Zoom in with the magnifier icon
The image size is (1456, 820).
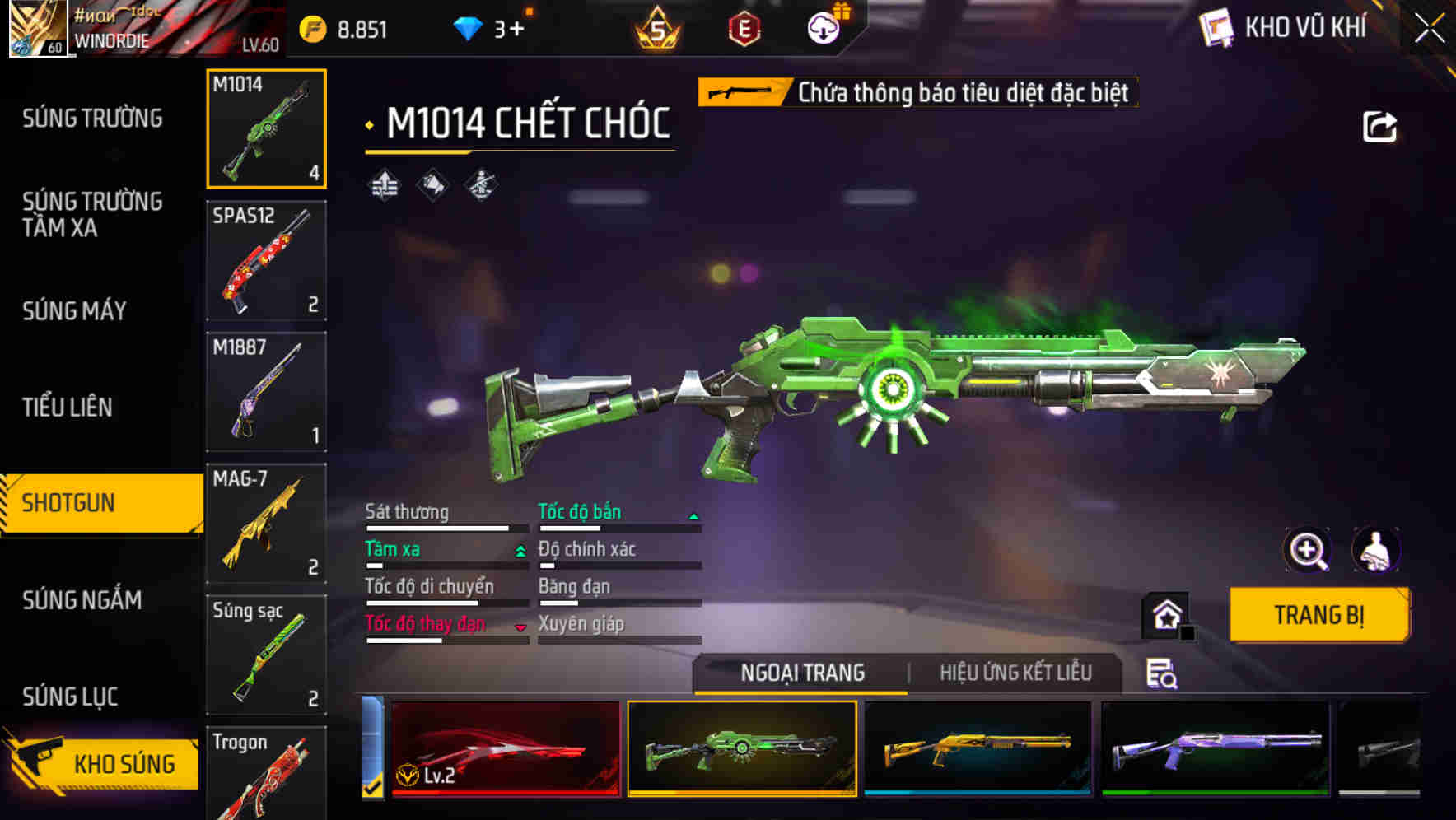coord(1308,550)
